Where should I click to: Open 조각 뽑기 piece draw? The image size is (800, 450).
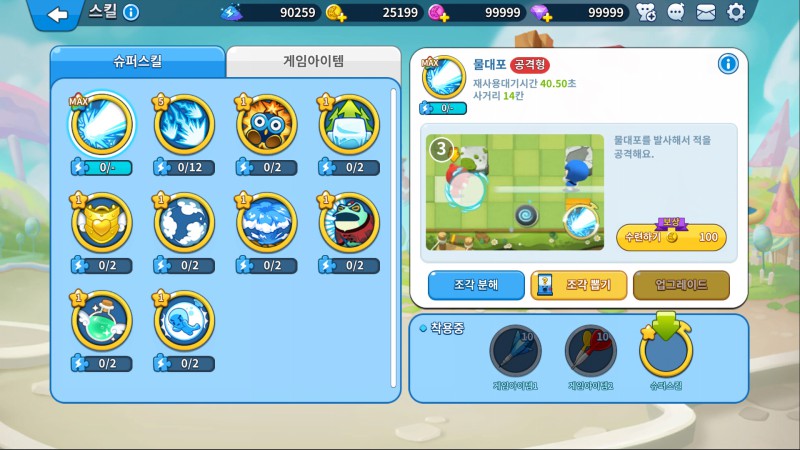(x=578, y=285)
